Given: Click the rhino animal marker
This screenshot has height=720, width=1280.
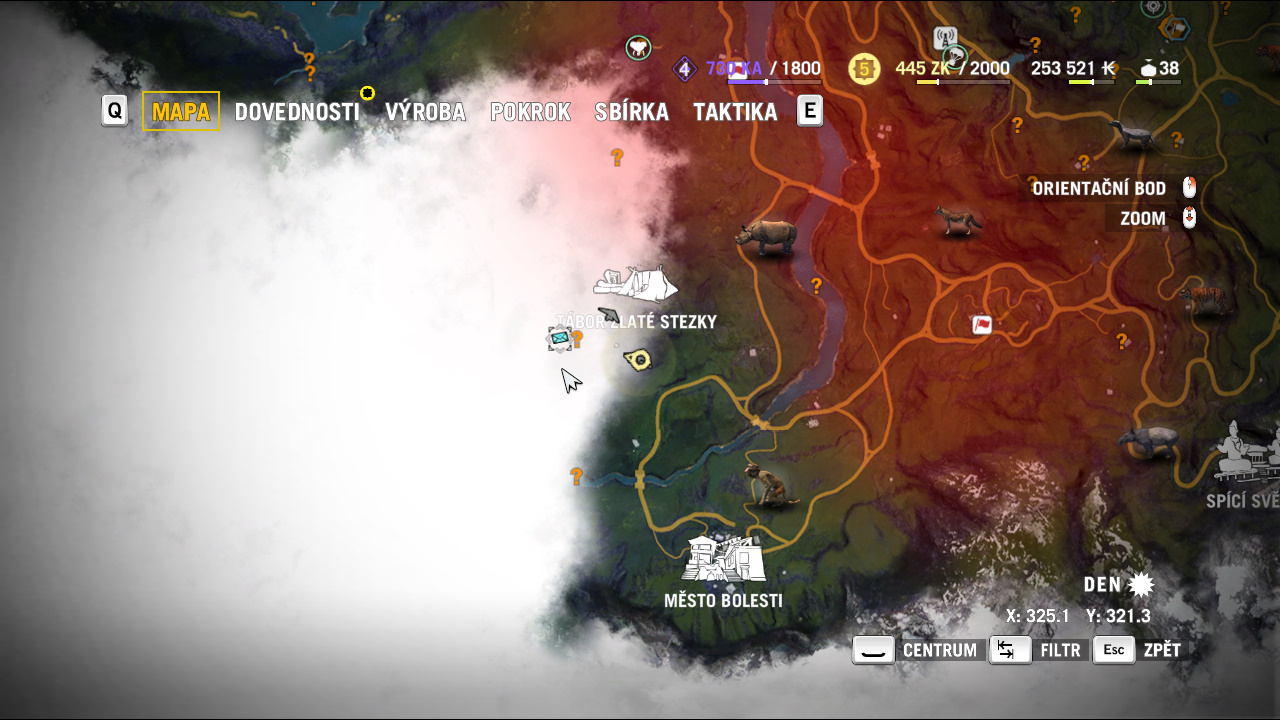Looking at the screenshot, I should (766, 237).
